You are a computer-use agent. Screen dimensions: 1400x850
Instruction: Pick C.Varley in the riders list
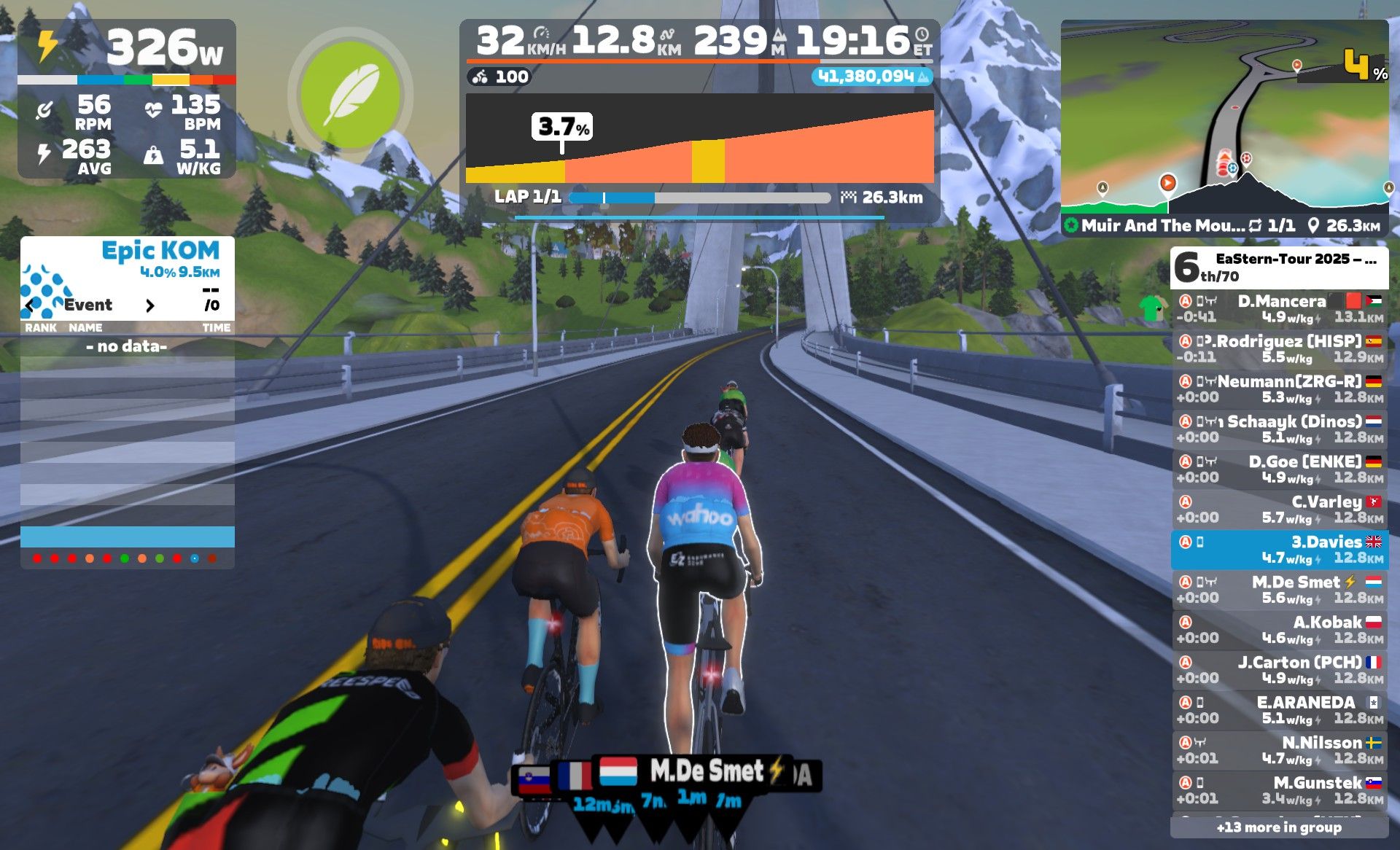pos(1280,509)
